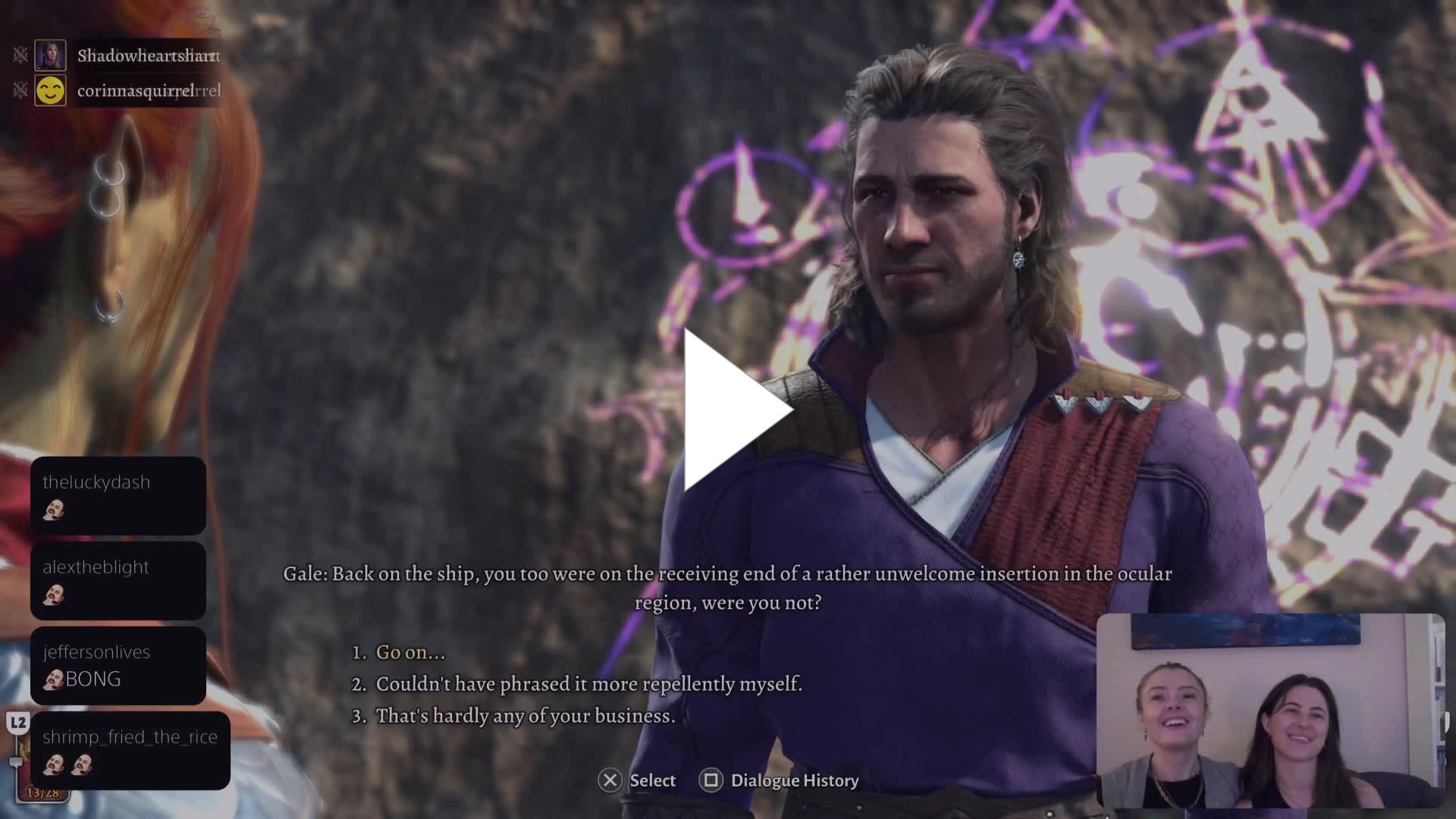1456x819 pixels.
Task: Open the webcam overlay of the two streamers
Action: (1270, 711)
